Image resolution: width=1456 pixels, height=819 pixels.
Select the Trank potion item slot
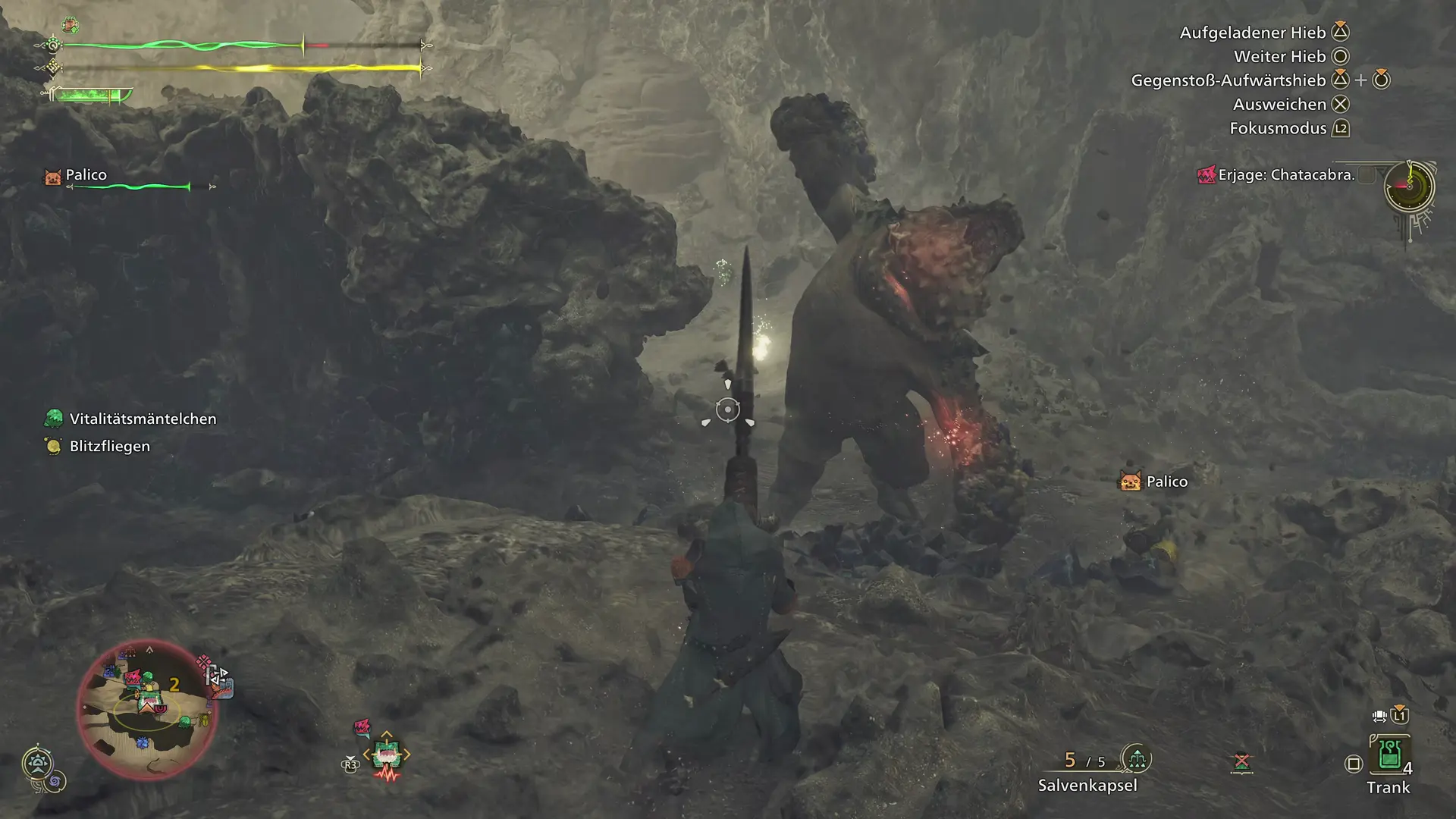tap(1389, 756)
